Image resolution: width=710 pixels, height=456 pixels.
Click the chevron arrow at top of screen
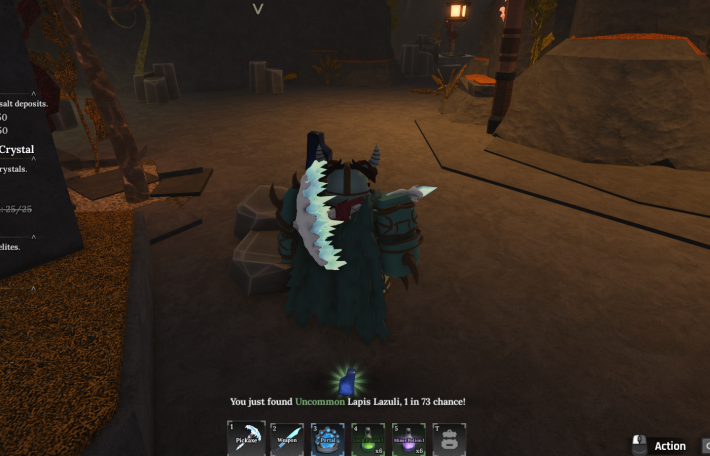(258, 9)
